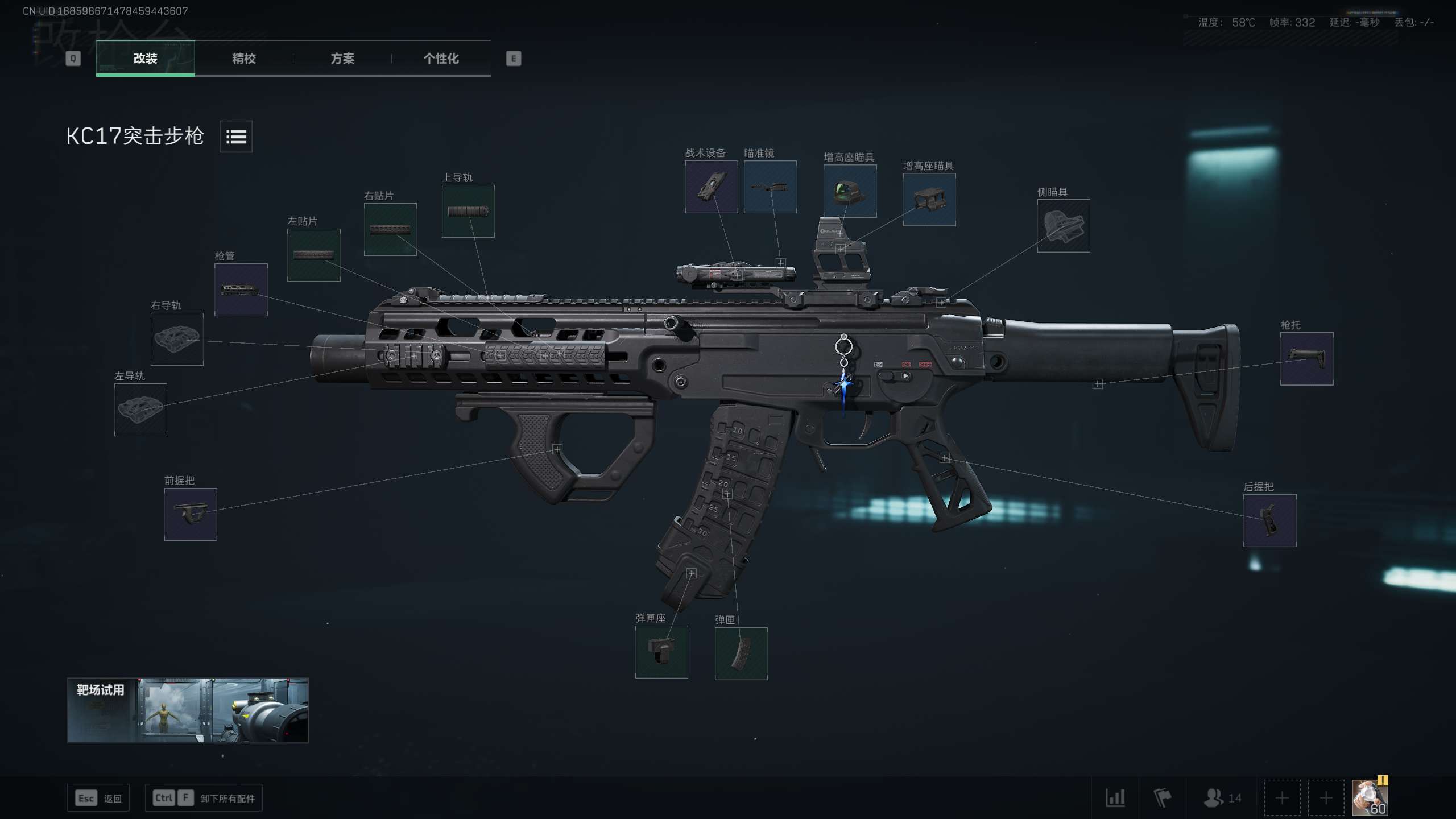Select the 枪管 barrel attachment slot
Image resolution: width=1456 pixels, height=819 pixels.
coord(241,289)
